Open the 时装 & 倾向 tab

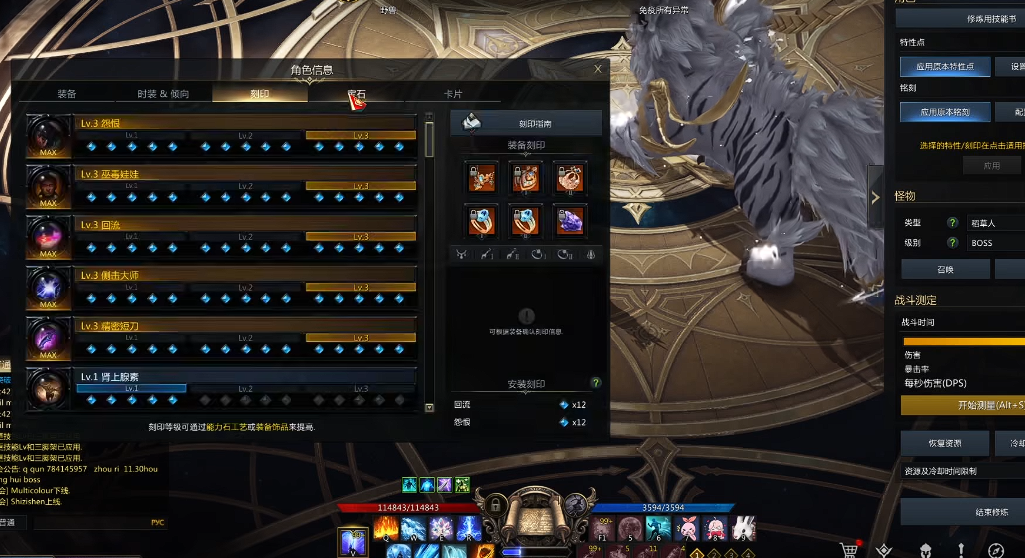tap(163, 94)
